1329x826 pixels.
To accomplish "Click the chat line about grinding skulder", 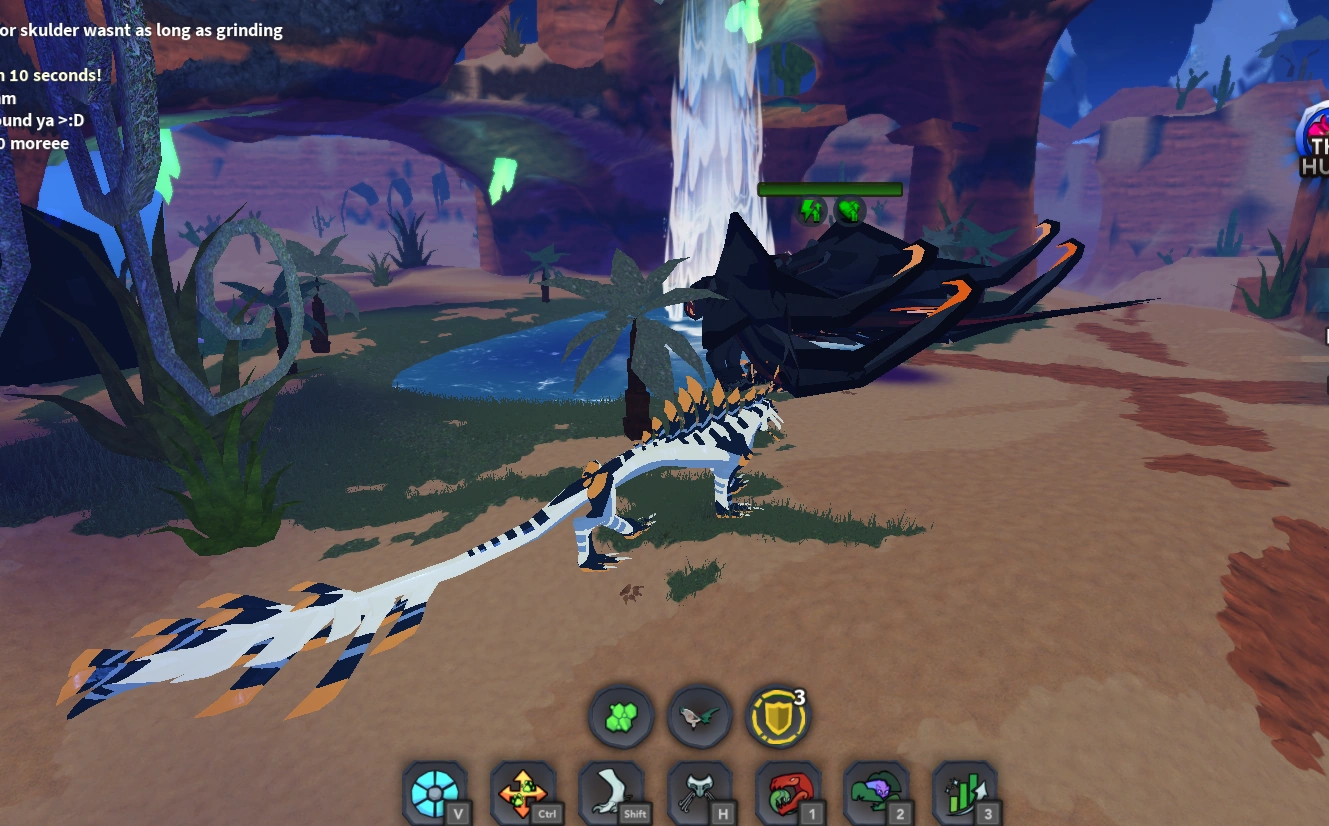I will [140, 30].
